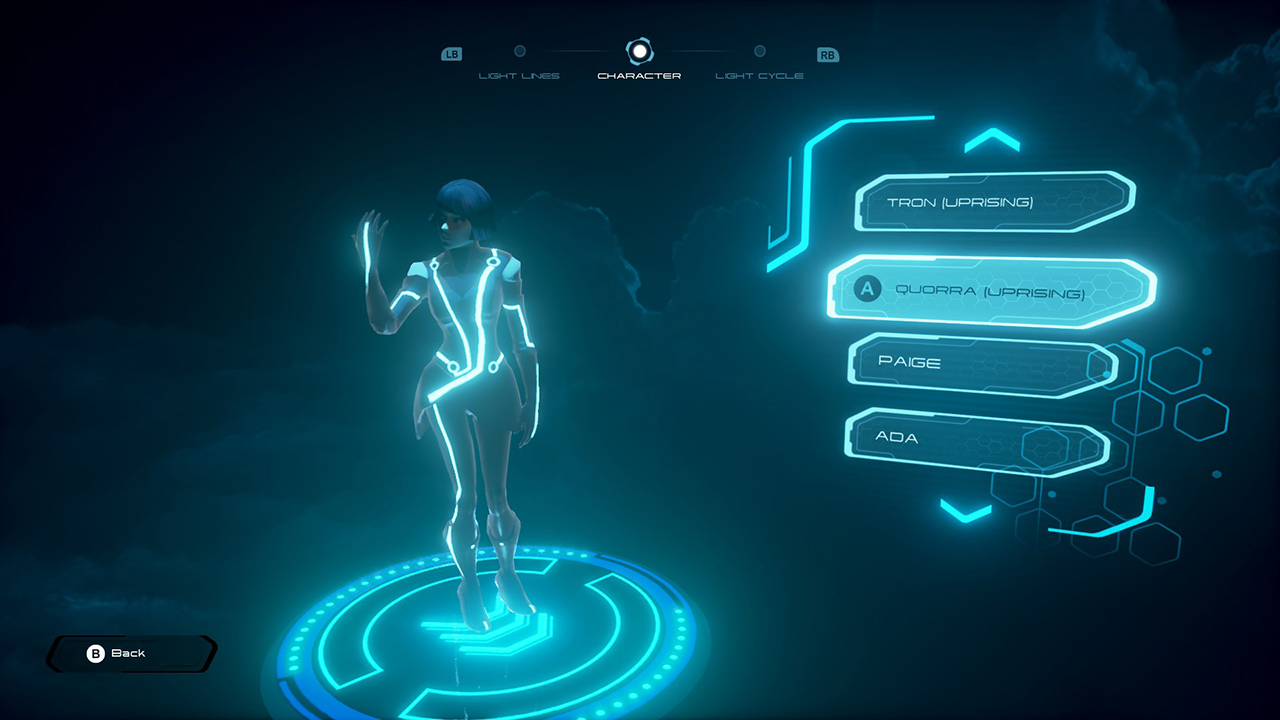
Task: Click the Light Lines indicator dot
Action: tap(520, 49)
